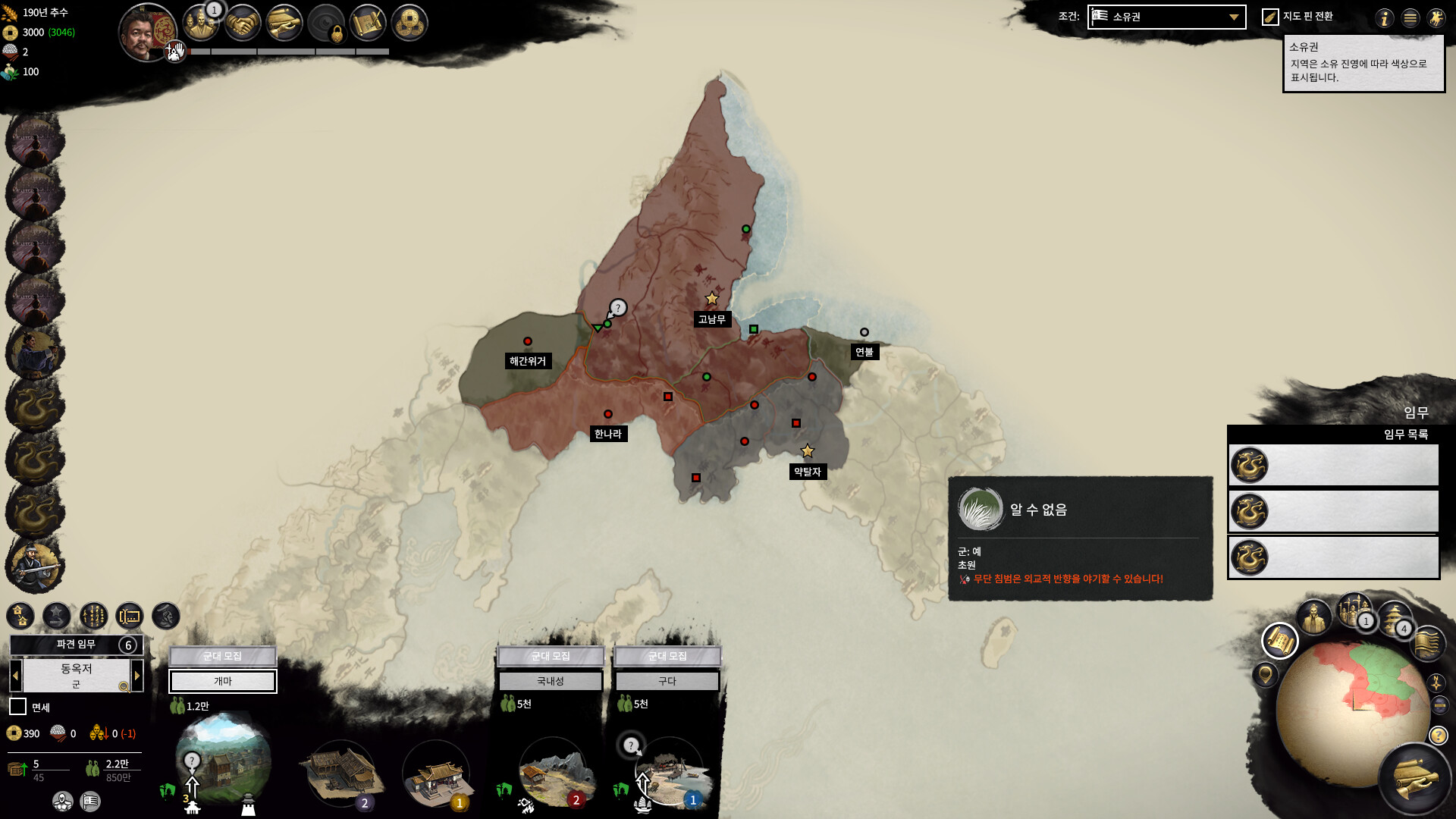The width and height of the screenshot is (1456, 819).
Task: Select the 국내성 settlement name button
Action: click(551, 681)
